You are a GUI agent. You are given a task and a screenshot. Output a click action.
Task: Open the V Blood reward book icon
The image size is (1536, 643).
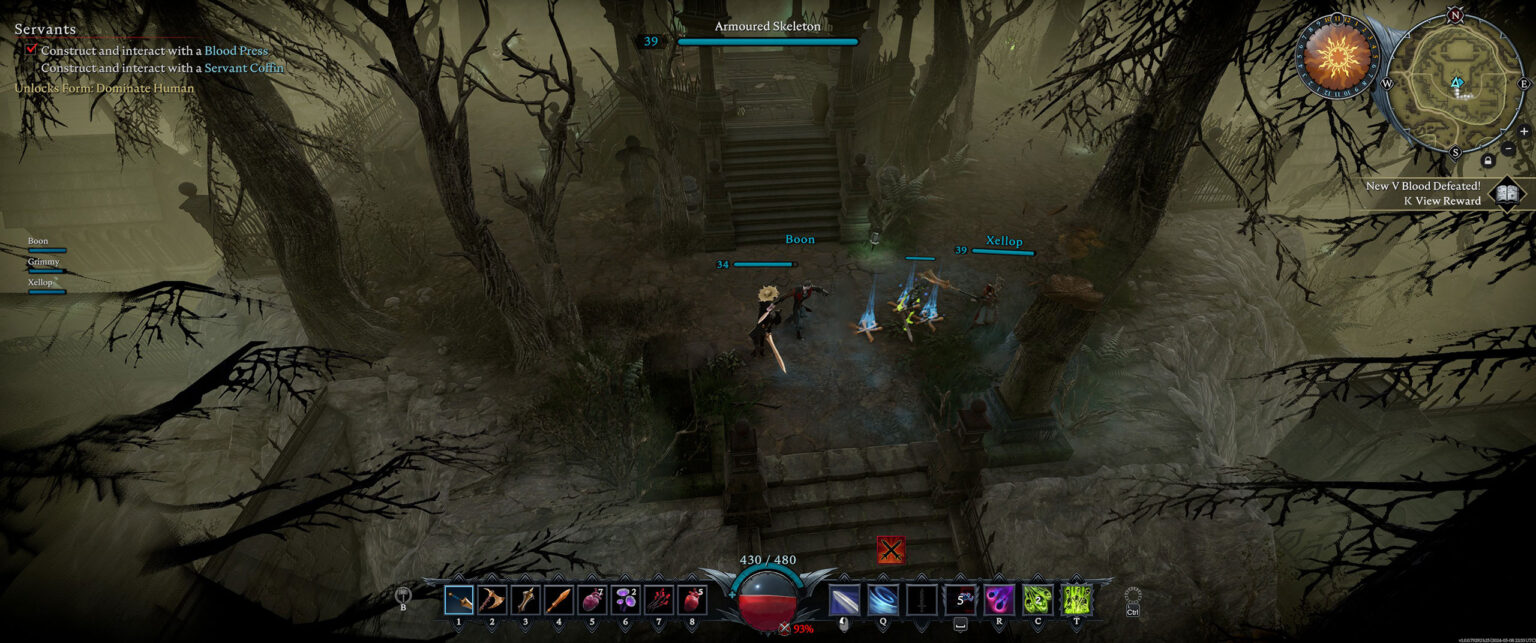pyautogui.click(x=1506, y=194)
